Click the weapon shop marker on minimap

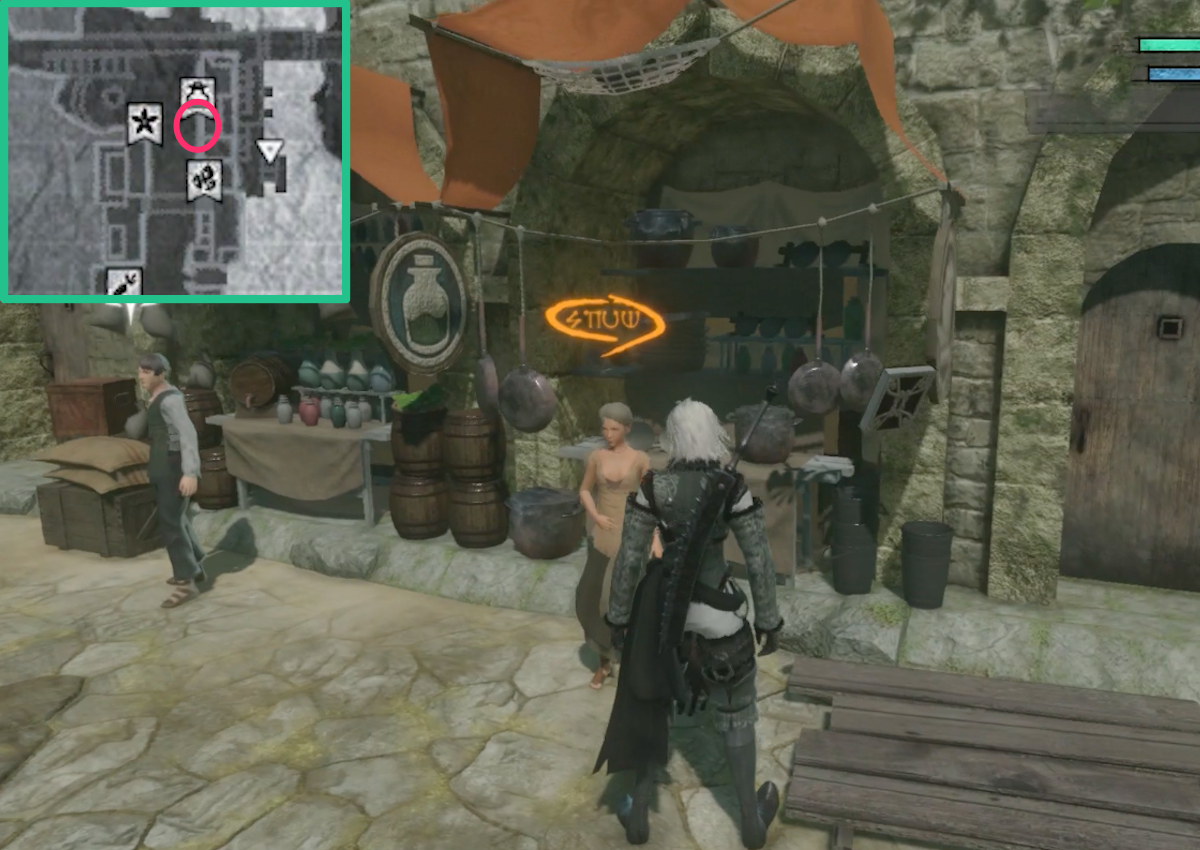coord(124,282)
